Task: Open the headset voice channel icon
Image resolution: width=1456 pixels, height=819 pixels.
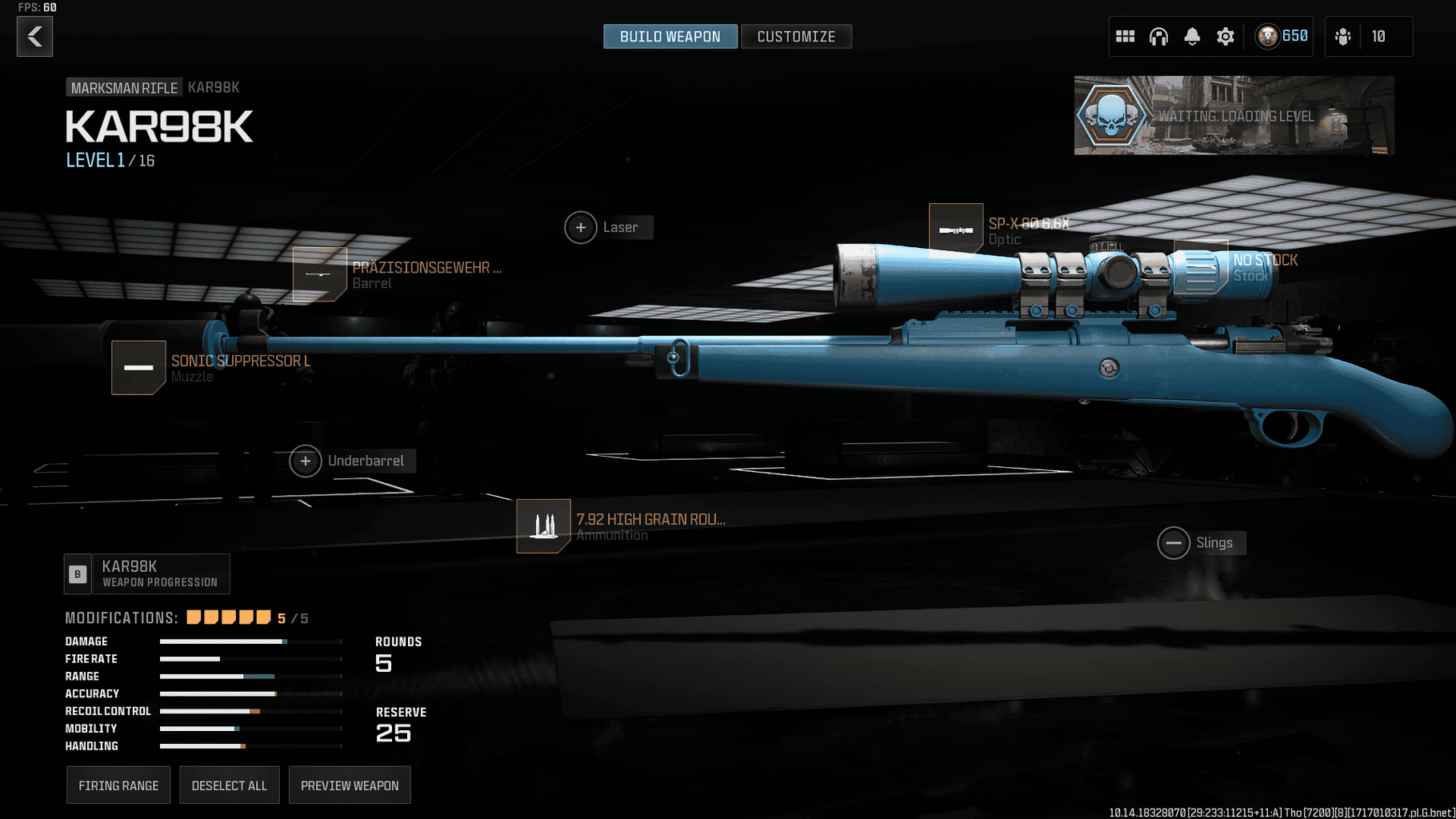Action: click(x=1158, y=37)
